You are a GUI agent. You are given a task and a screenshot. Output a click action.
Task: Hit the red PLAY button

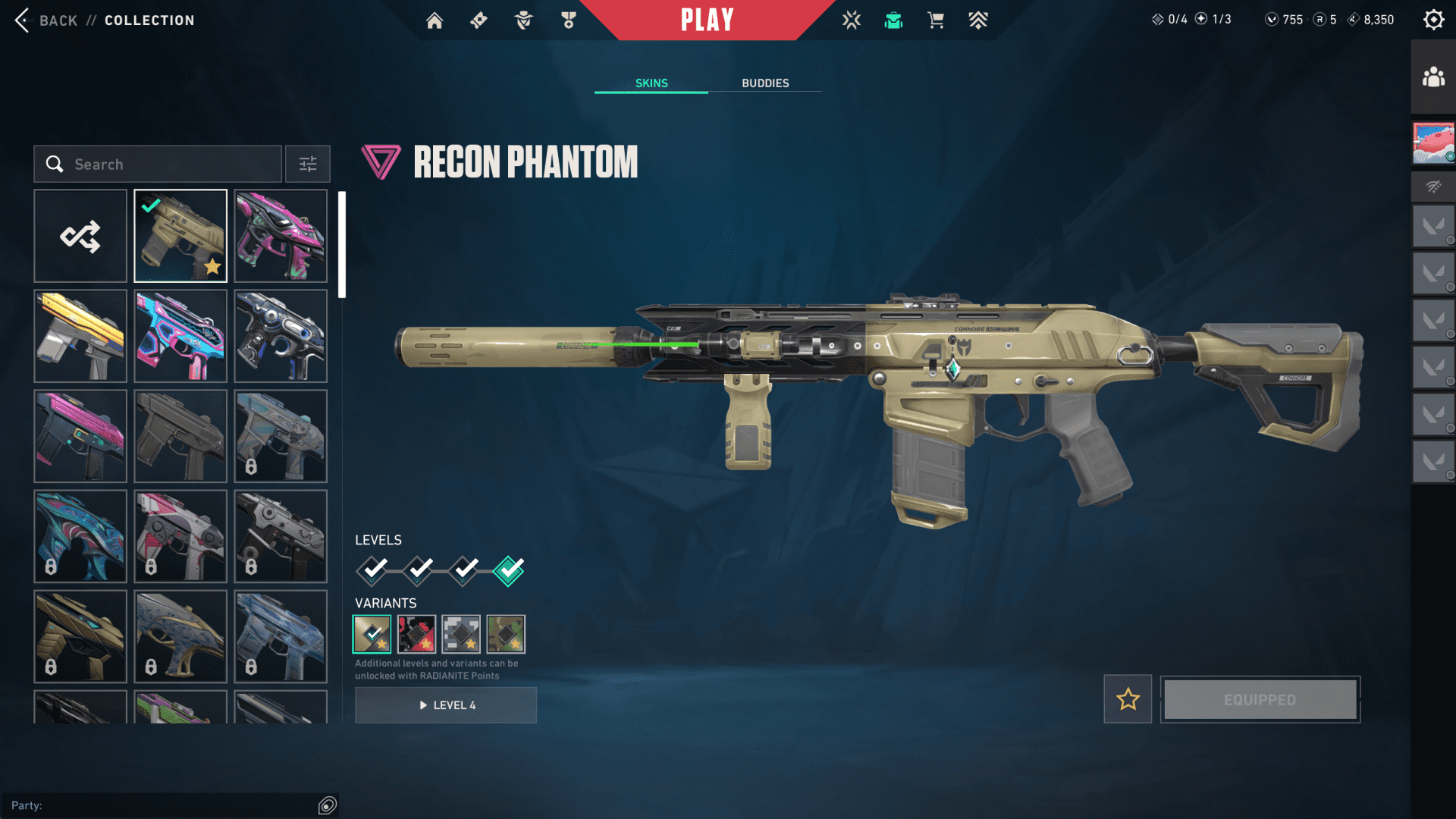click(707, 20)
